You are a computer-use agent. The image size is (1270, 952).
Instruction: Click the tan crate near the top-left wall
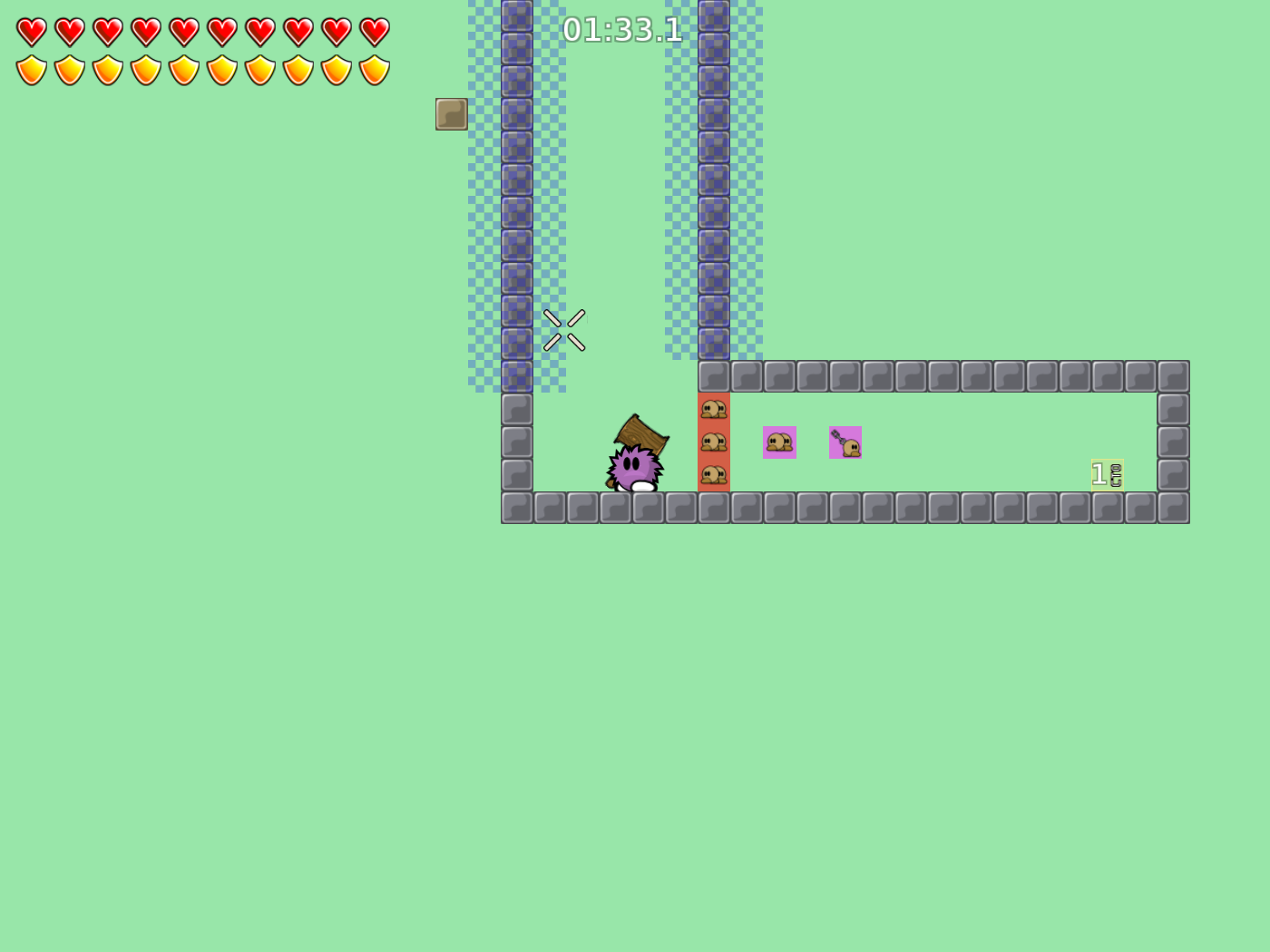tap(451, 114)
